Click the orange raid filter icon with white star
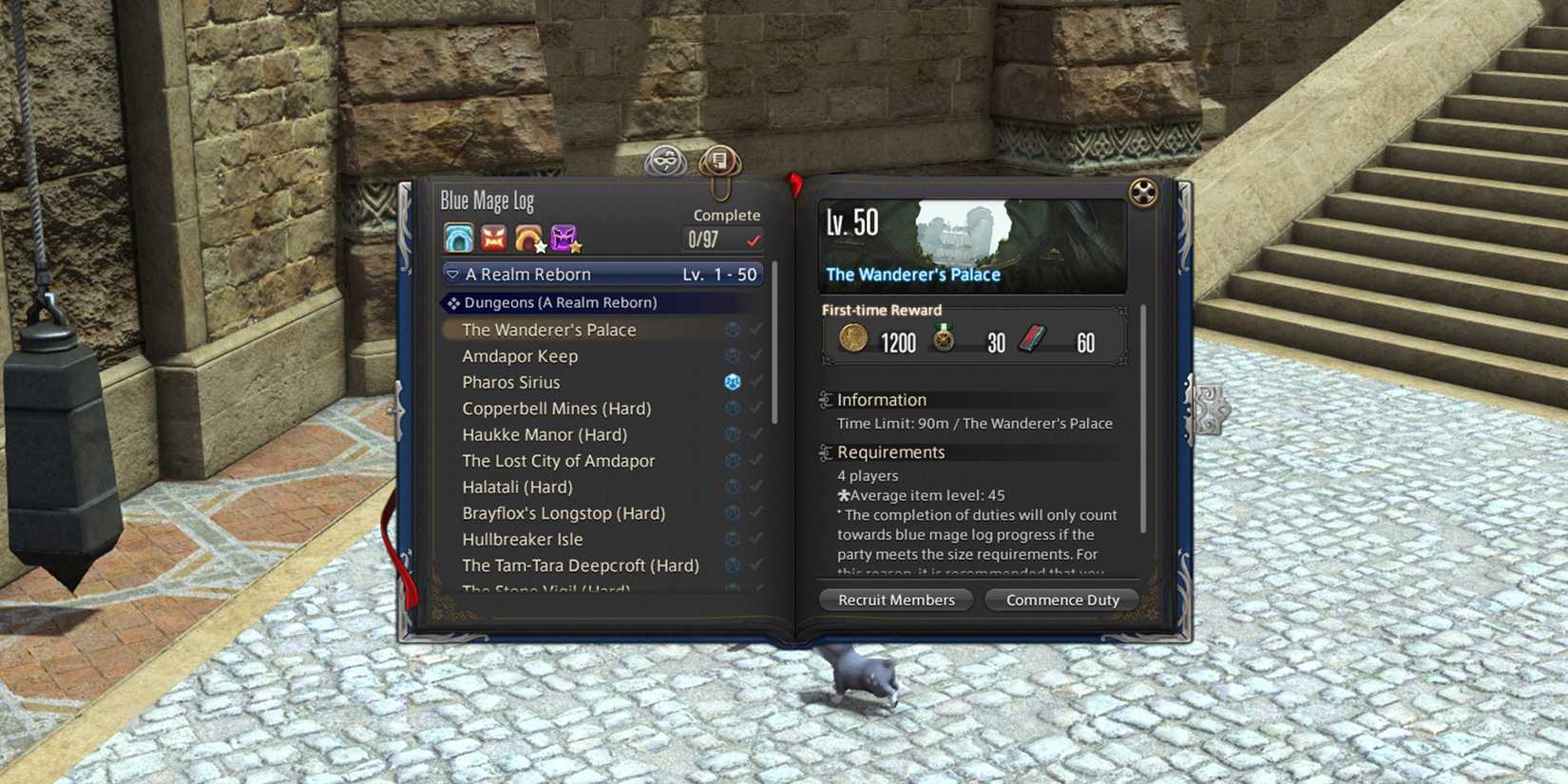Screen dimensions: 1568x784 pyautogui.click(x=528, y=237)
